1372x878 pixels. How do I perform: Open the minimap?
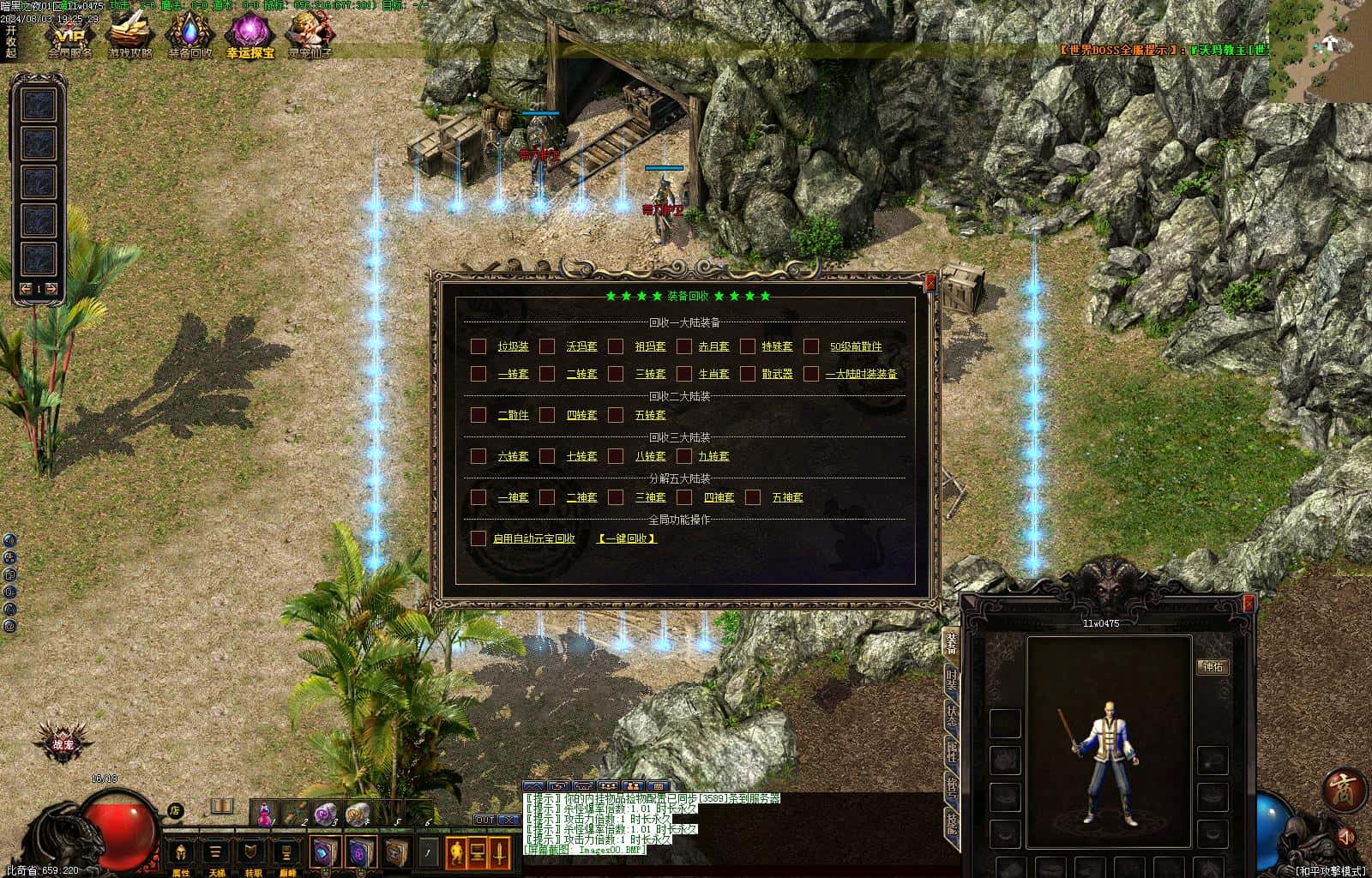click(1320, 51)
